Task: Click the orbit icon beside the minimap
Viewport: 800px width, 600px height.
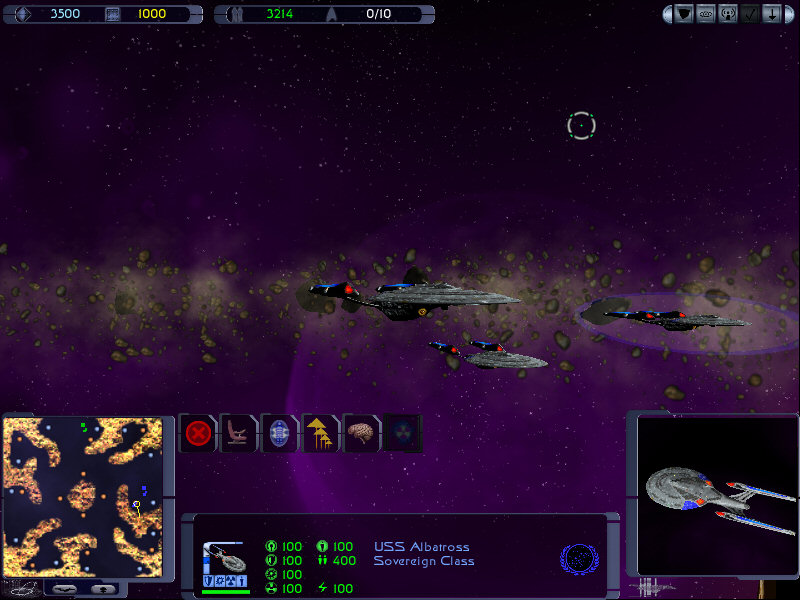Action: (20, 588)
